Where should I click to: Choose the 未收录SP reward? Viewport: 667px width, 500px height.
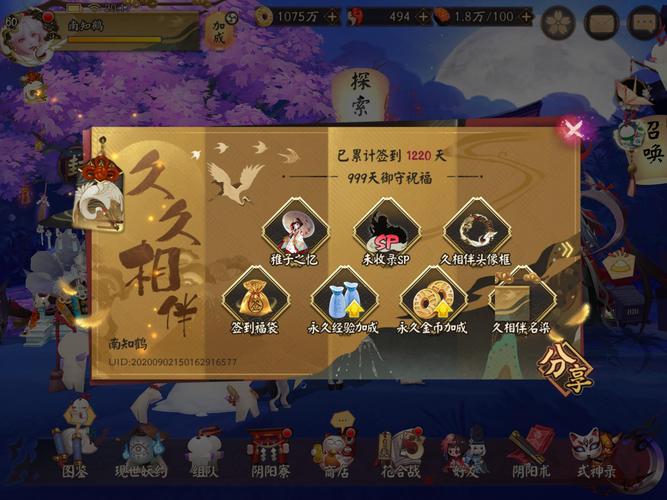coord(386,230)
